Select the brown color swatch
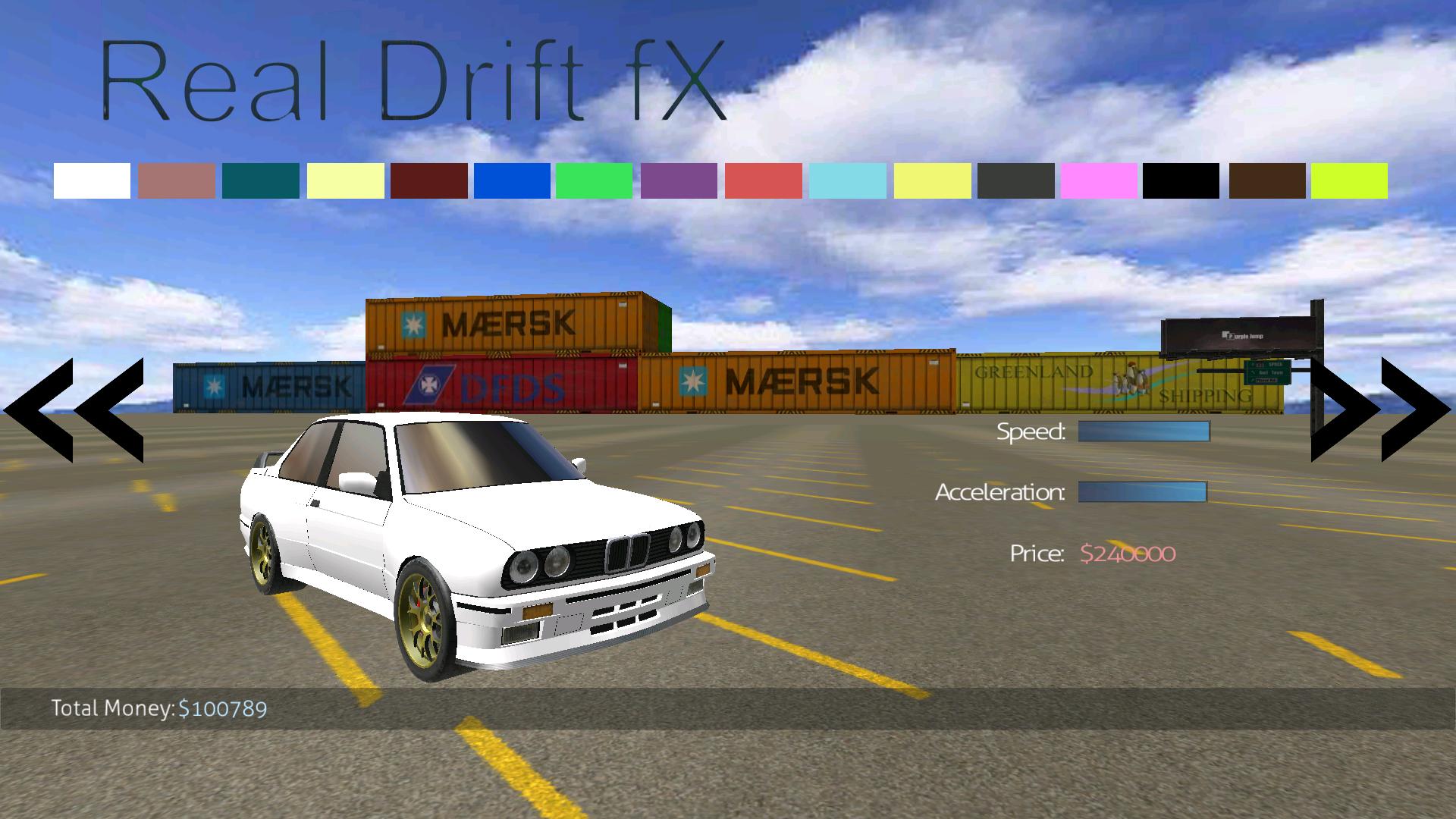Viewport: 1456px width, 819px height. [1266, 180]
